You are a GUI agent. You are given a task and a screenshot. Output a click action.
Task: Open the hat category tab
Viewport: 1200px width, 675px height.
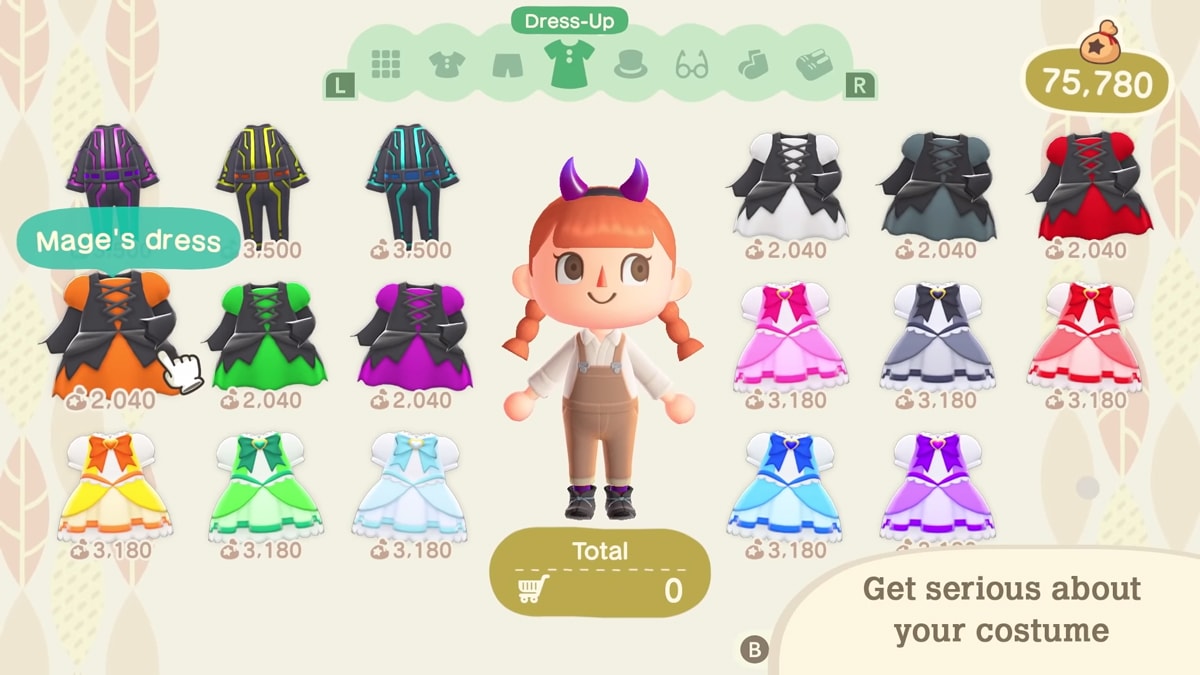click(x=630, y=65)
